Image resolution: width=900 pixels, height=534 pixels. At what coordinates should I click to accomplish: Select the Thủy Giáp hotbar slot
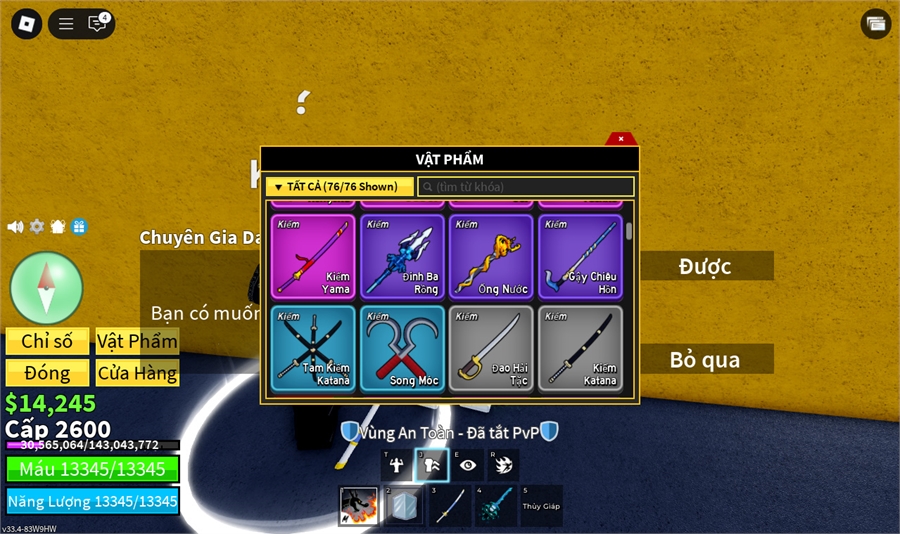[x=541, y=505]
